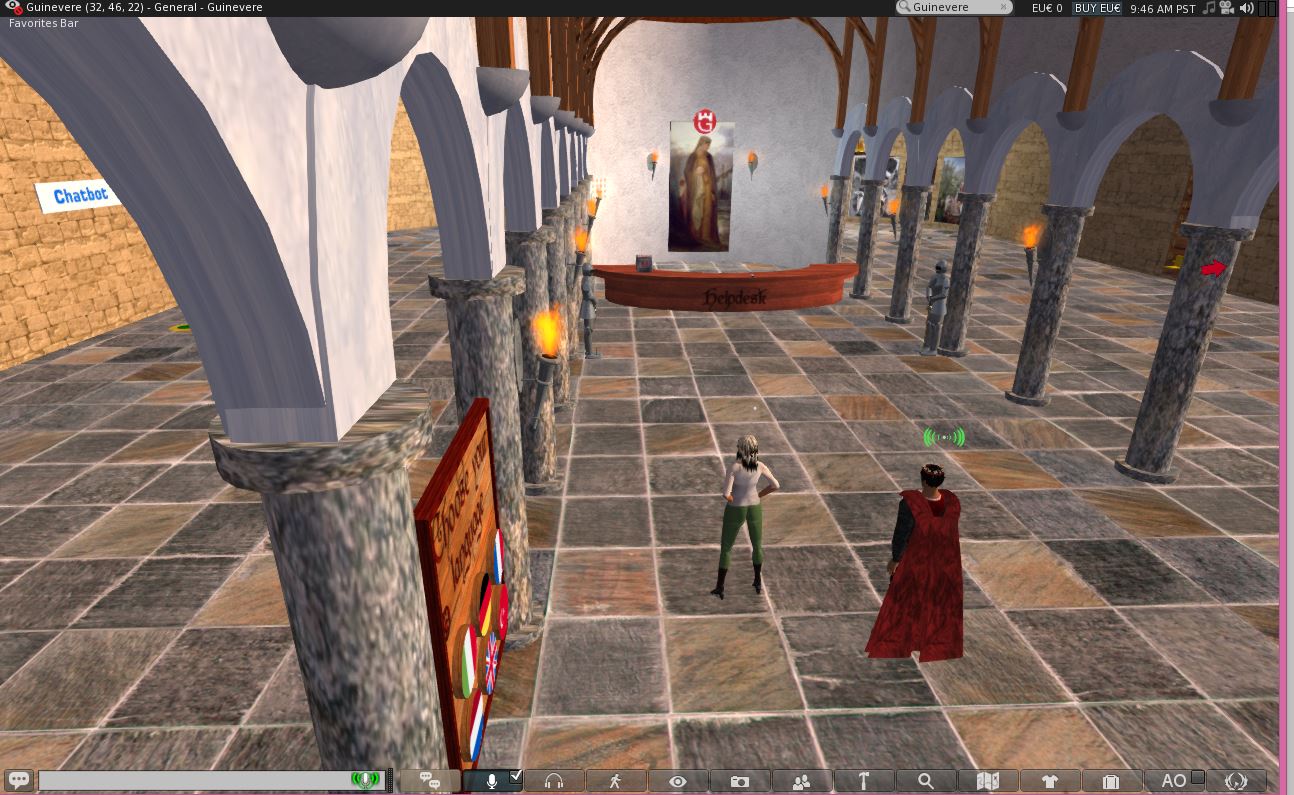1294x795 pixels.
Task: Click the BUY EU€ button
Action: tap(1097, 8)
